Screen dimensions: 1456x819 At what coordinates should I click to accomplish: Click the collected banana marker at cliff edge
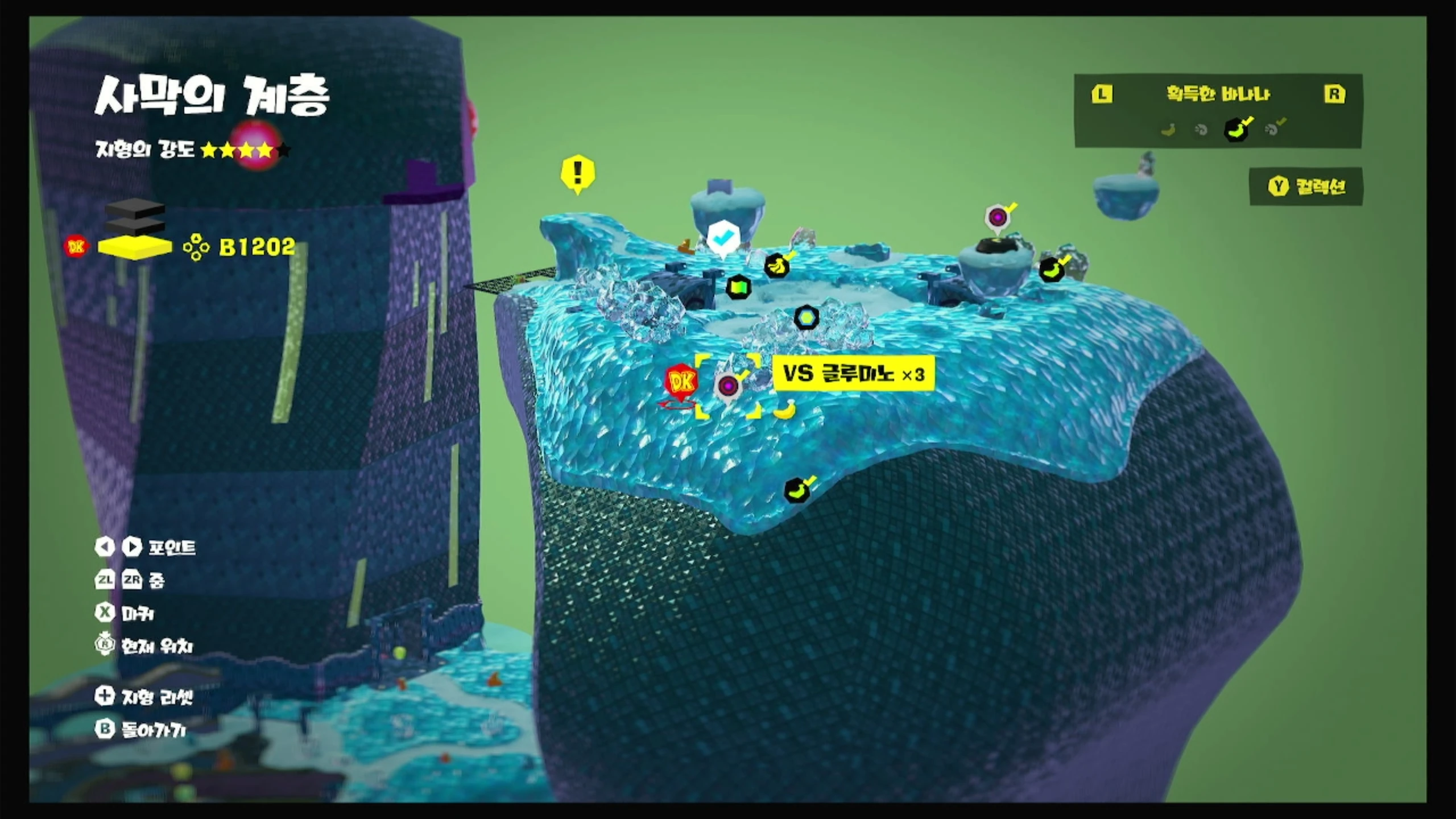(797, 490)
